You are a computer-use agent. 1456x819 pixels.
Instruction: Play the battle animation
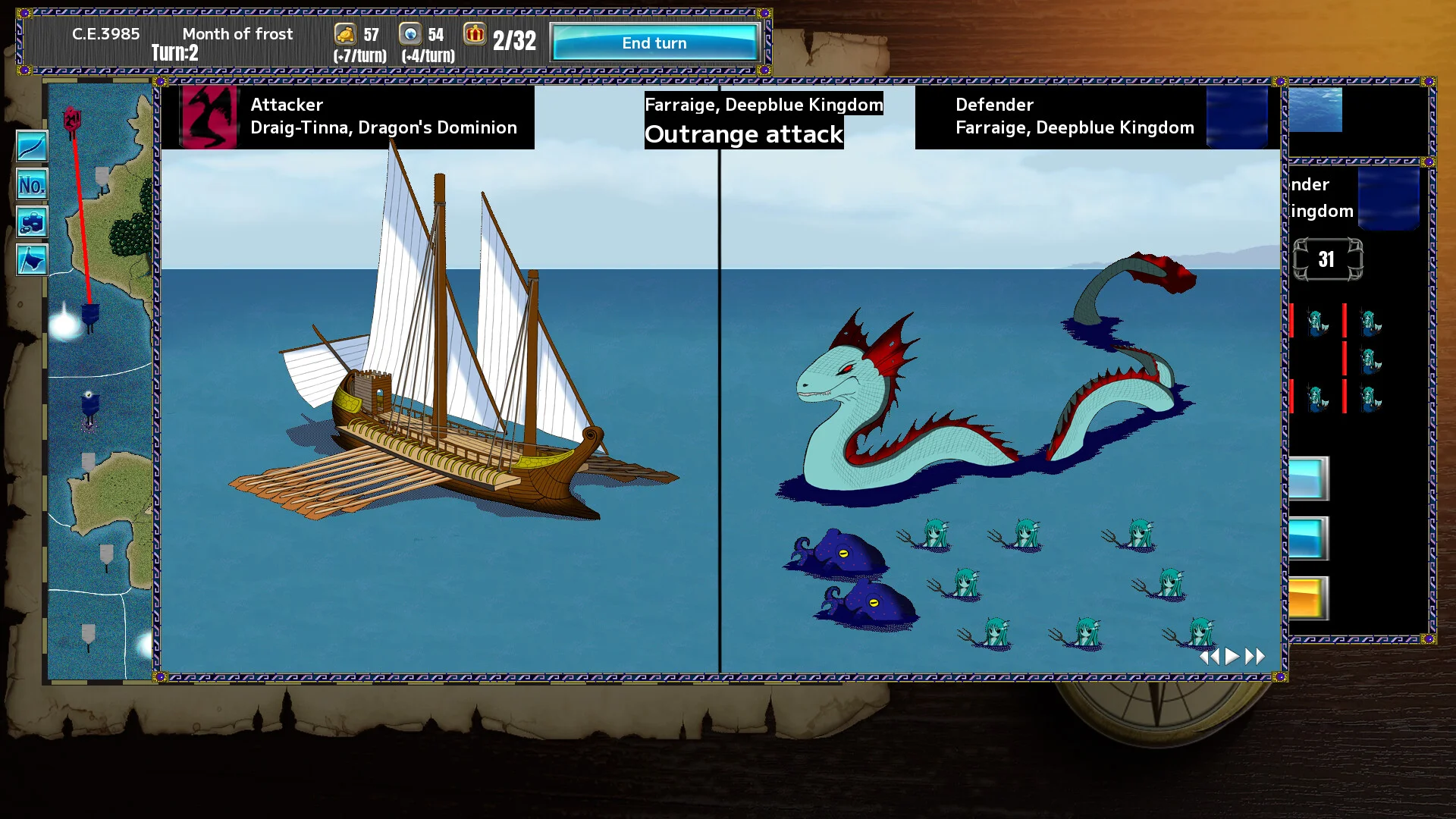(1232, 657)
